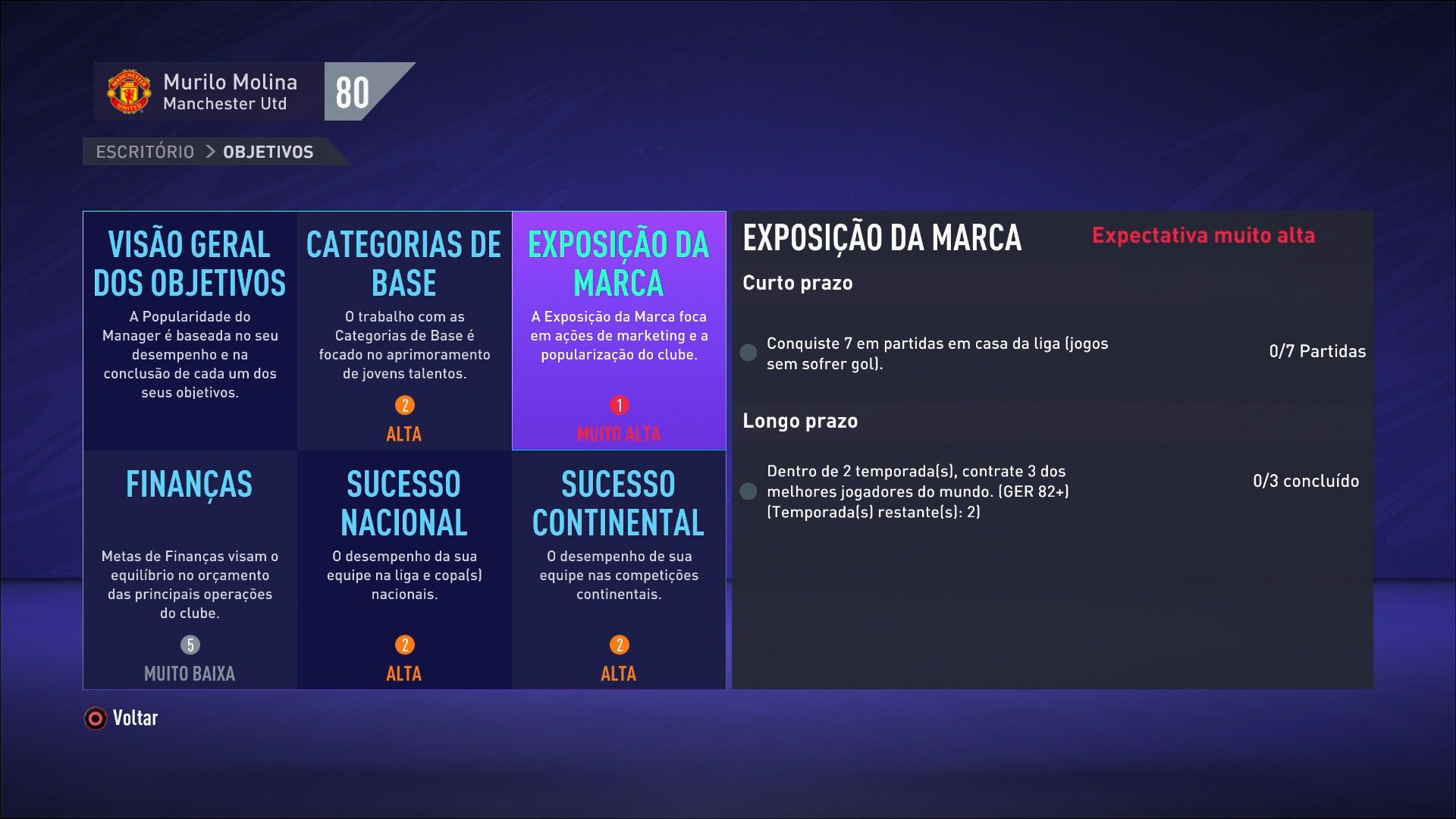Click the Sucesso Continental priority badge

(618, 645)
